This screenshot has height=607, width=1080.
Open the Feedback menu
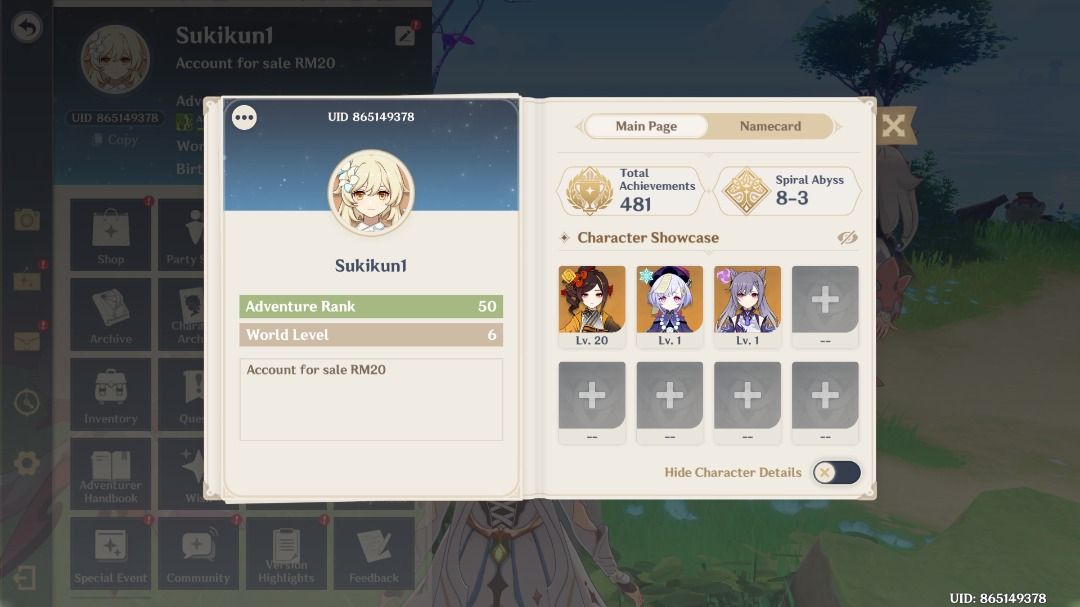coord(374,553)
